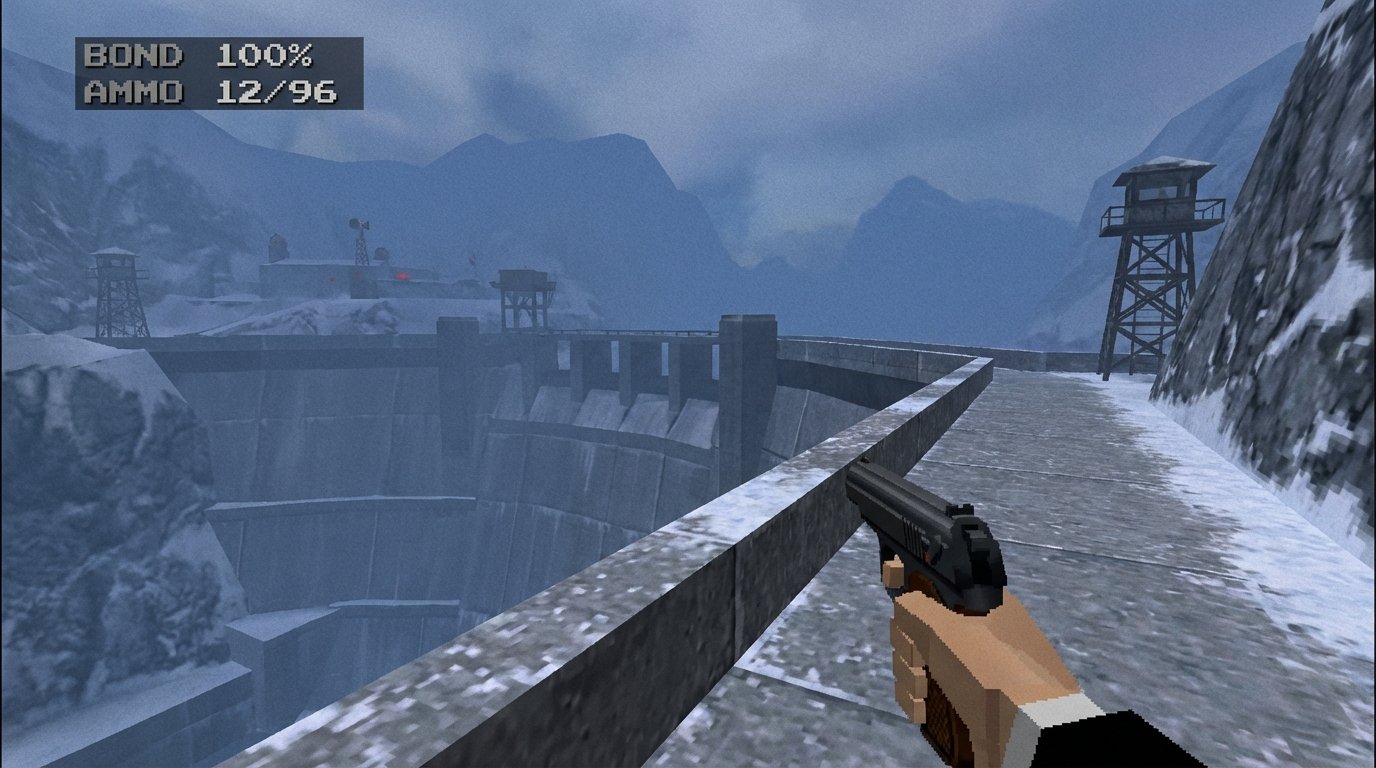Image resolution: width=1376 pixels, height=768 pixels.
Task: Click the crane structure on the dam wall
Action: (x=523, y=295)
